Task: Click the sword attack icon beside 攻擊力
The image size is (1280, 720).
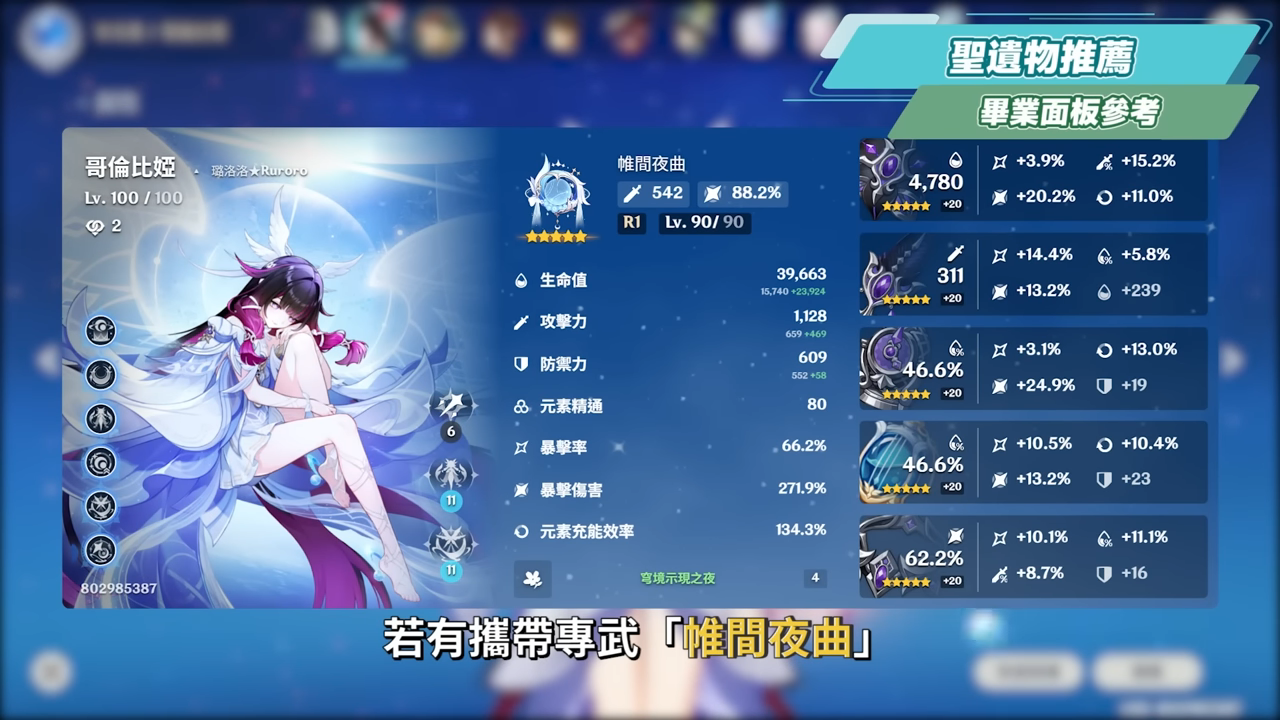Action: click(x=522, y=323)
